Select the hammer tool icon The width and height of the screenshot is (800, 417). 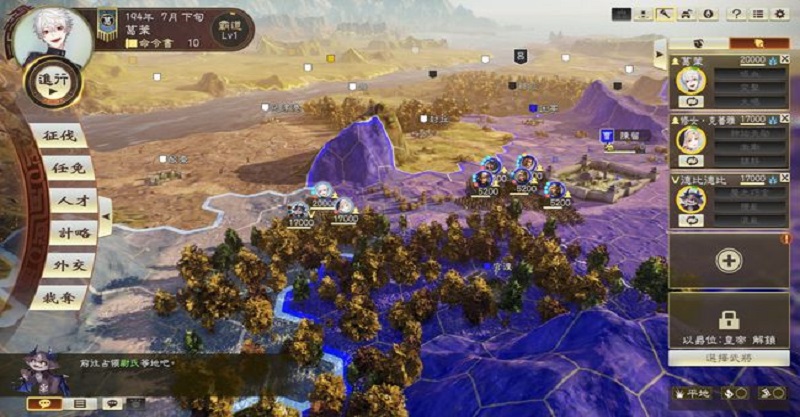click(667, 14)
